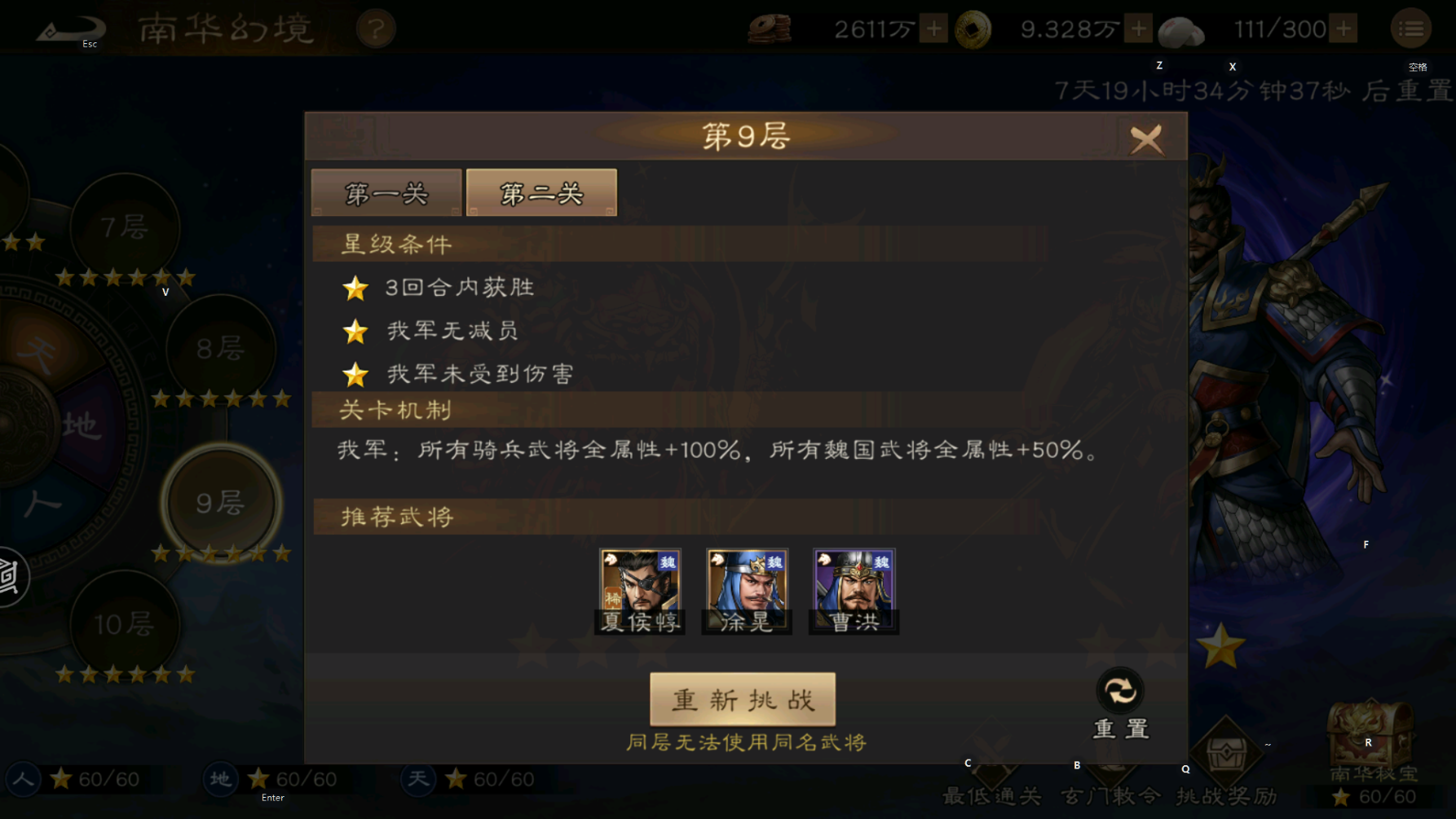Select the 夏侯惇 recommended general portrait

tap(640, 589)
